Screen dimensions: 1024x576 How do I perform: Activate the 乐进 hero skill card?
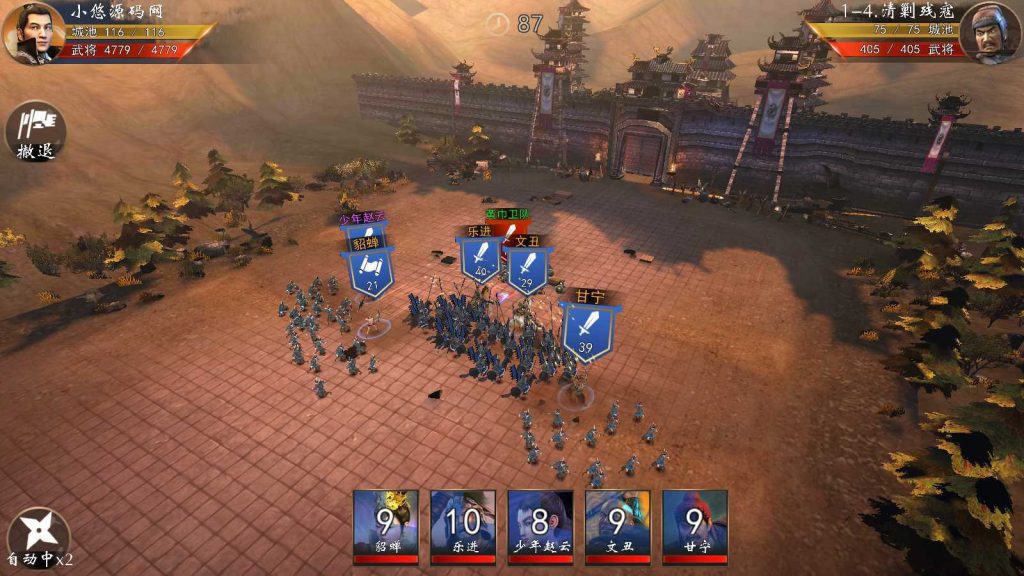coord(463,526)
